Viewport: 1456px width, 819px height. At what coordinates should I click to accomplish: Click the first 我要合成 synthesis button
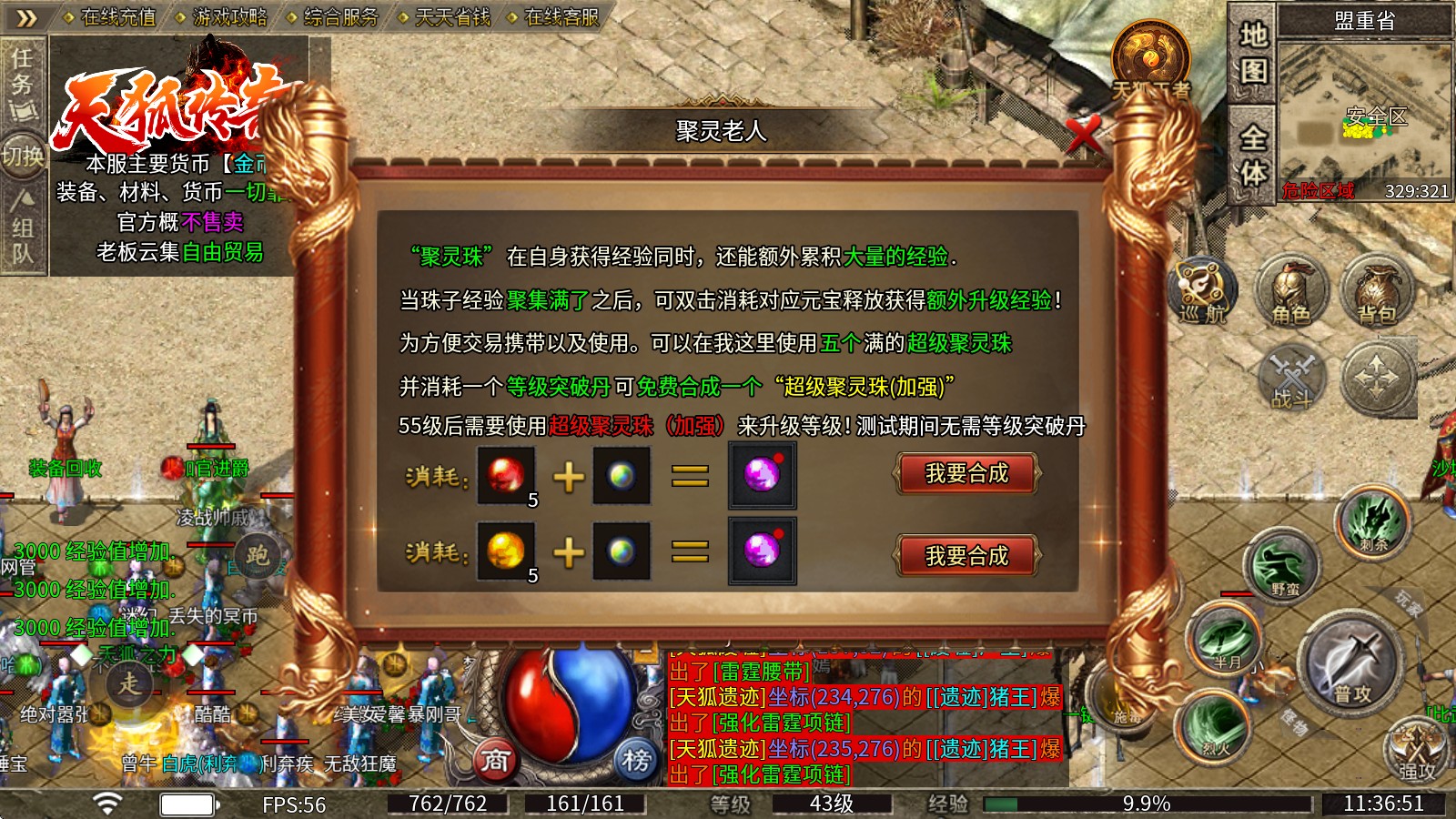pos(967,473)
